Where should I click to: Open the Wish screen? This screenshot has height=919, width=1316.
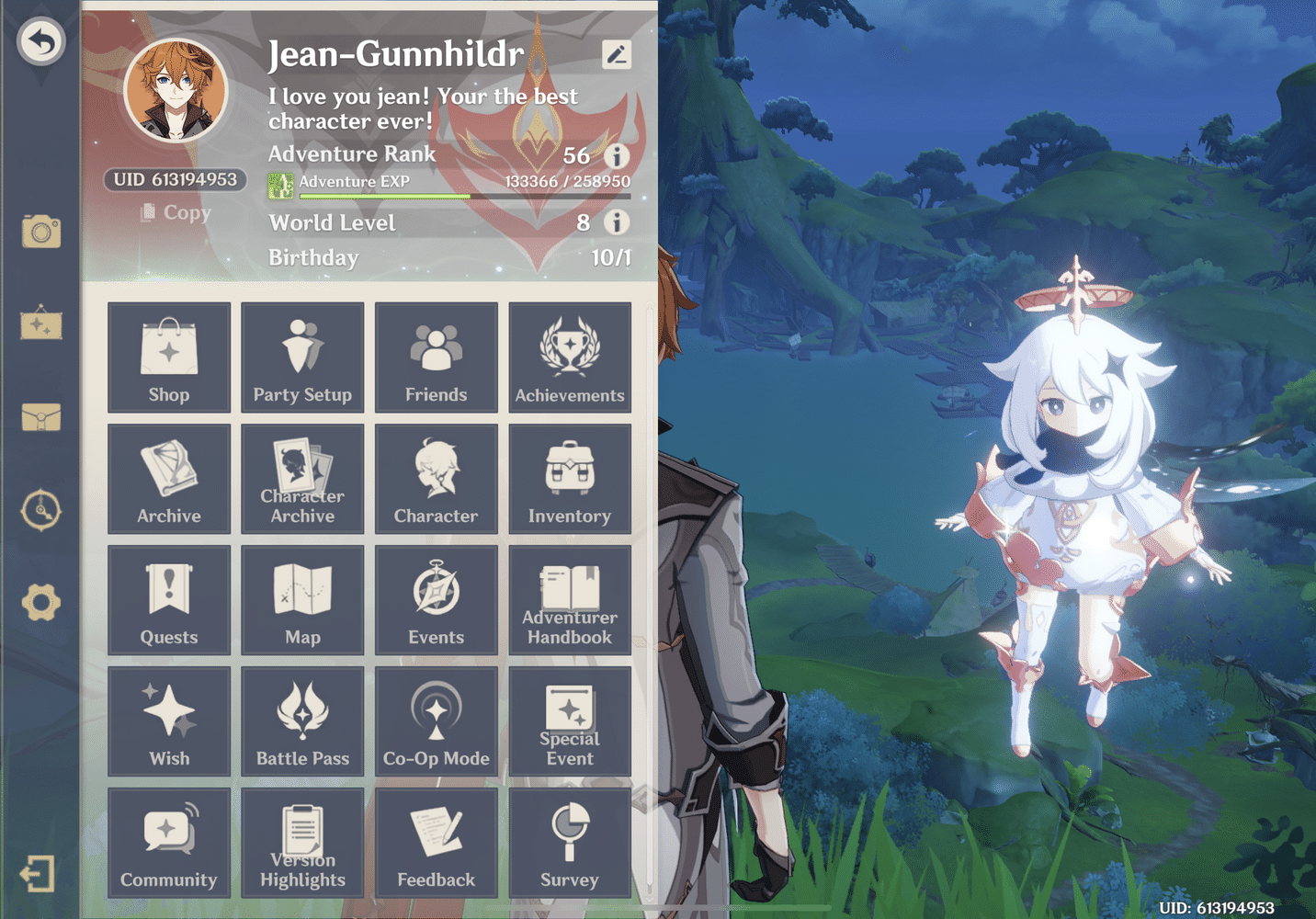(169, 720)
